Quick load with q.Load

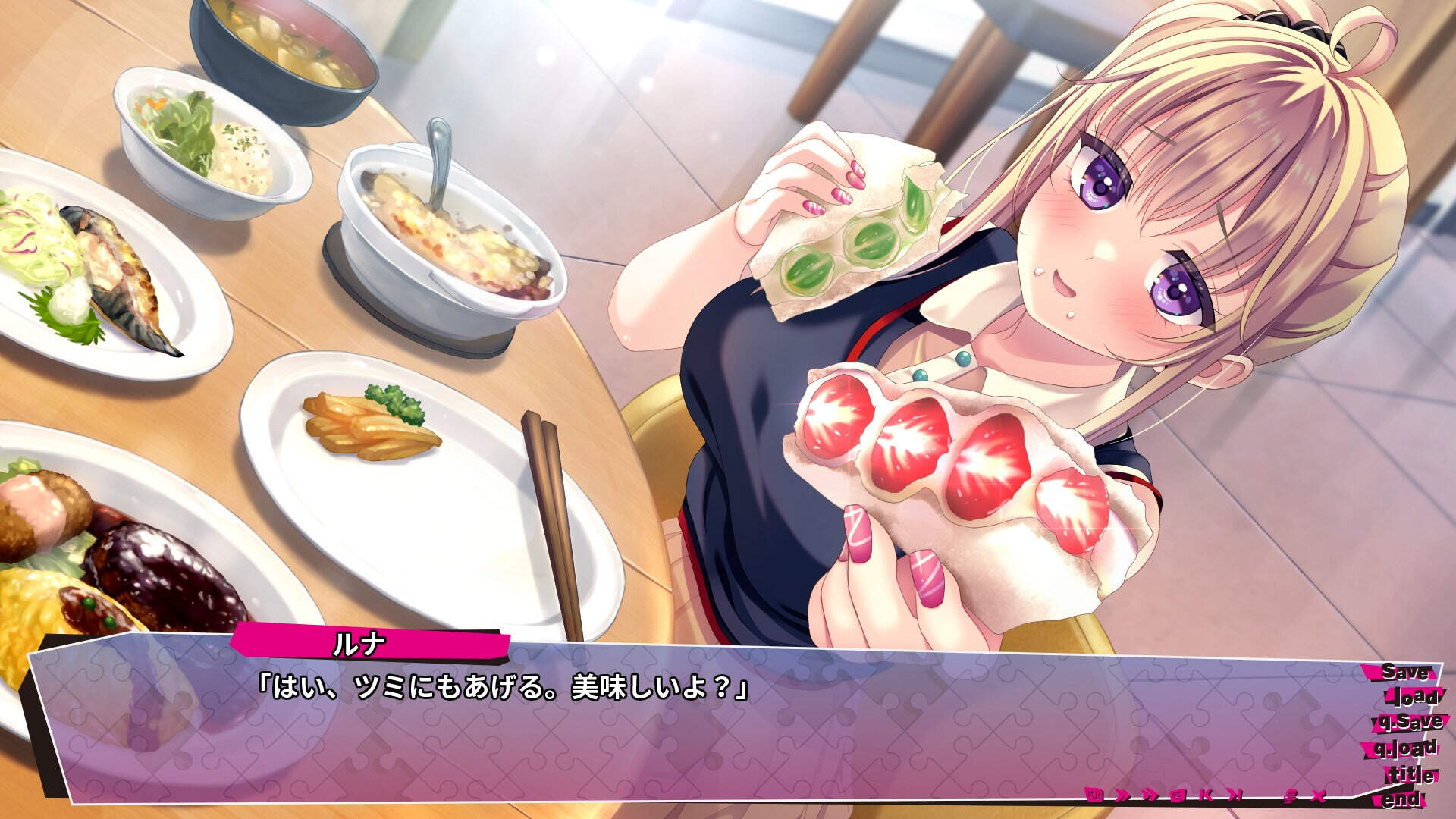[x=1406, y=748]
